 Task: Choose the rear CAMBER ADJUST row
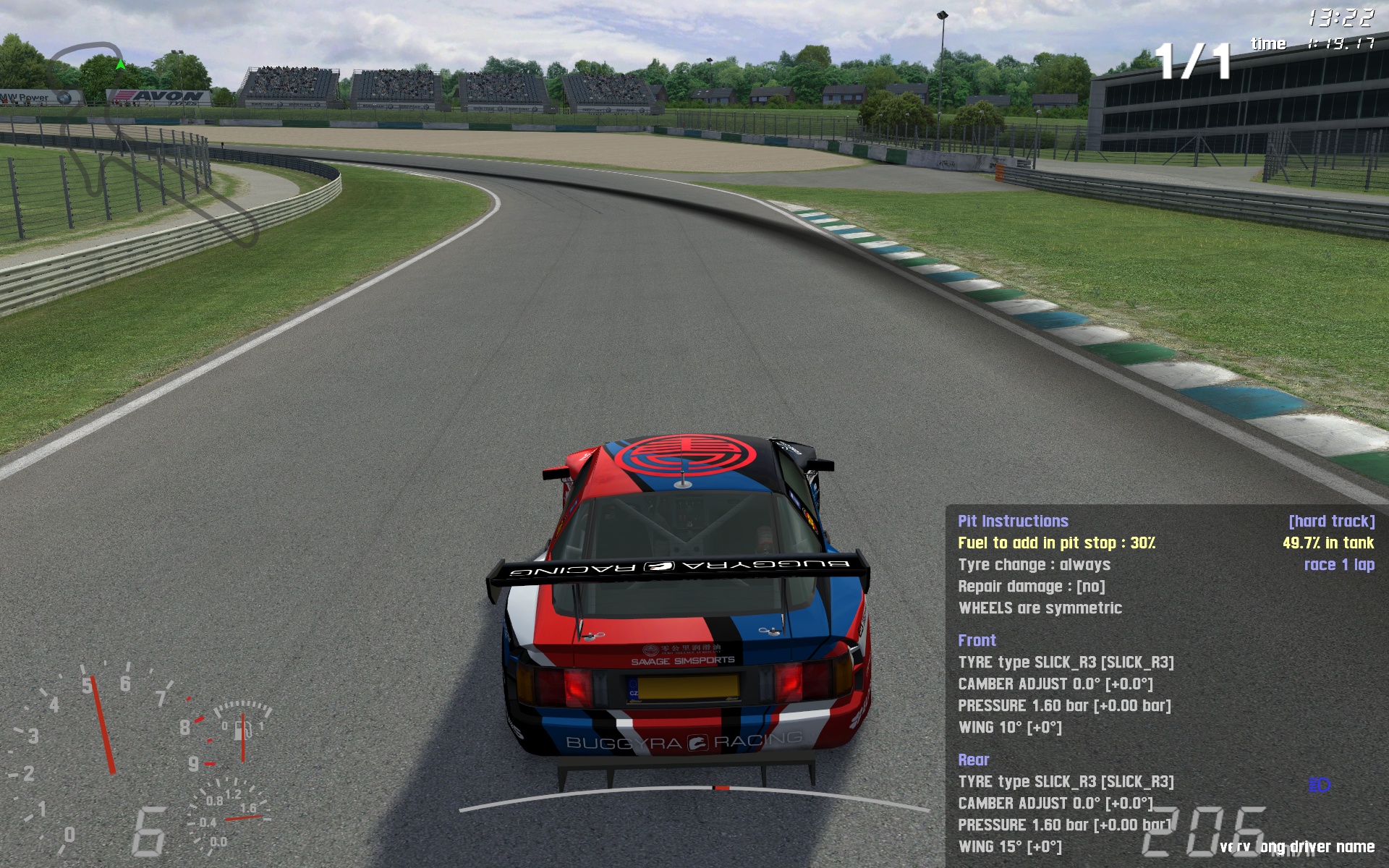coord(1055,804)
